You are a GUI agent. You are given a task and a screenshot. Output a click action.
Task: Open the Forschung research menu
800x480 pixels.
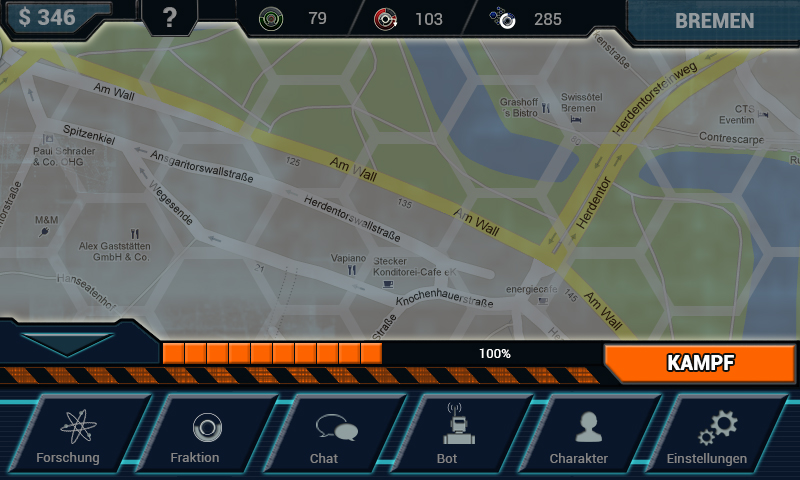click(x=82, y=436)
